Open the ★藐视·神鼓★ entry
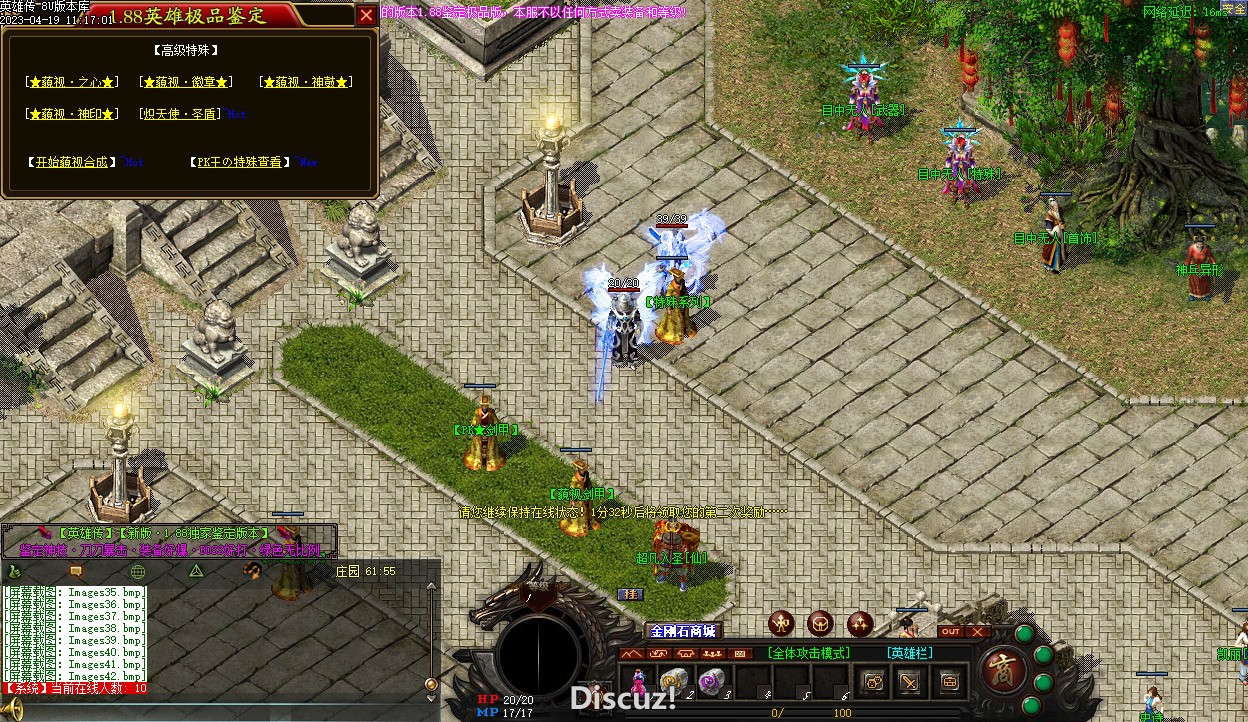The image size is (1248, 722). pos(306,82)
